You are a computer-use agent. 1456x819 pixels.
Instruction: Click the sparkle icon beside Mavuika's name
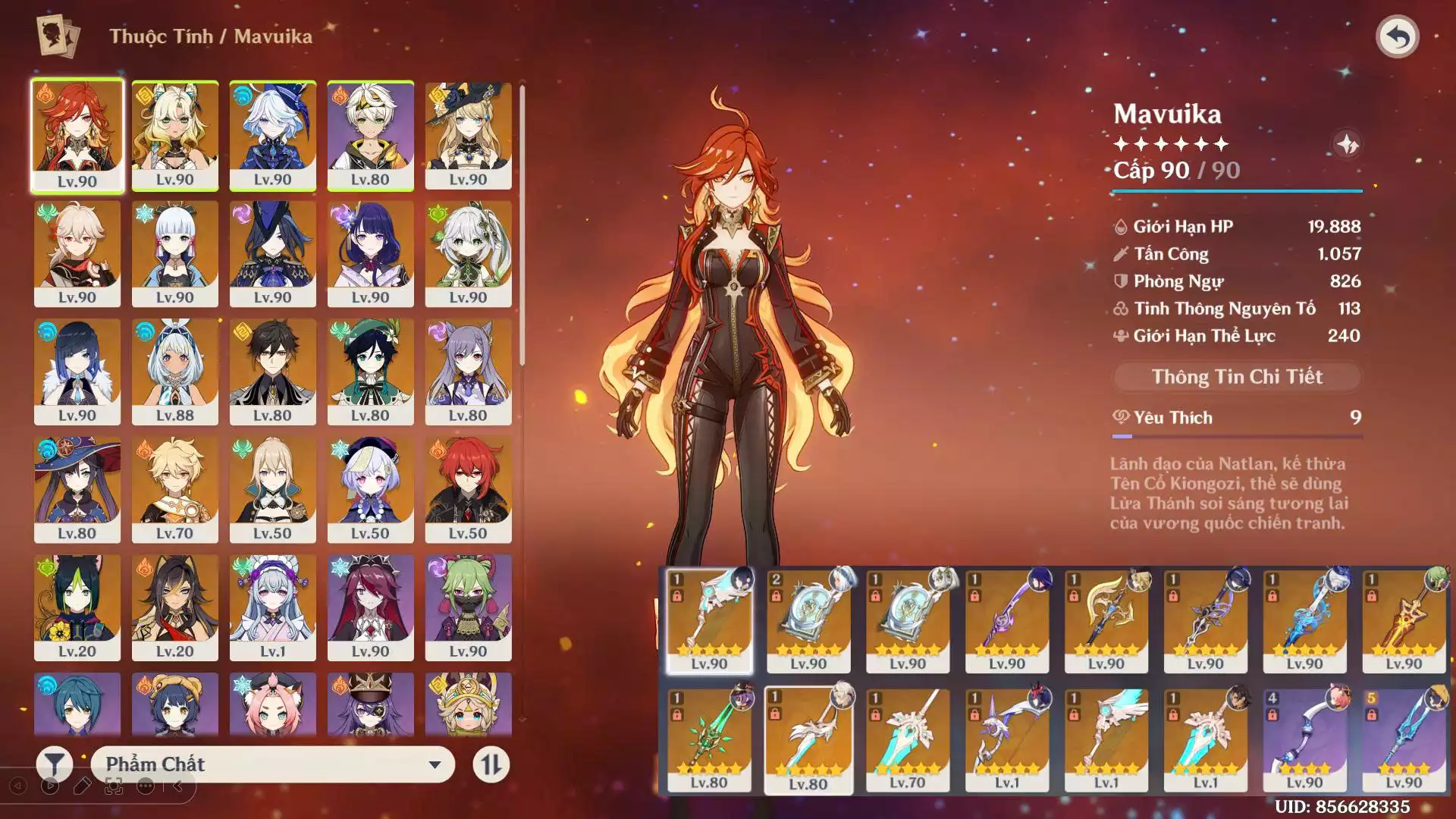(x=1347, y=144)
